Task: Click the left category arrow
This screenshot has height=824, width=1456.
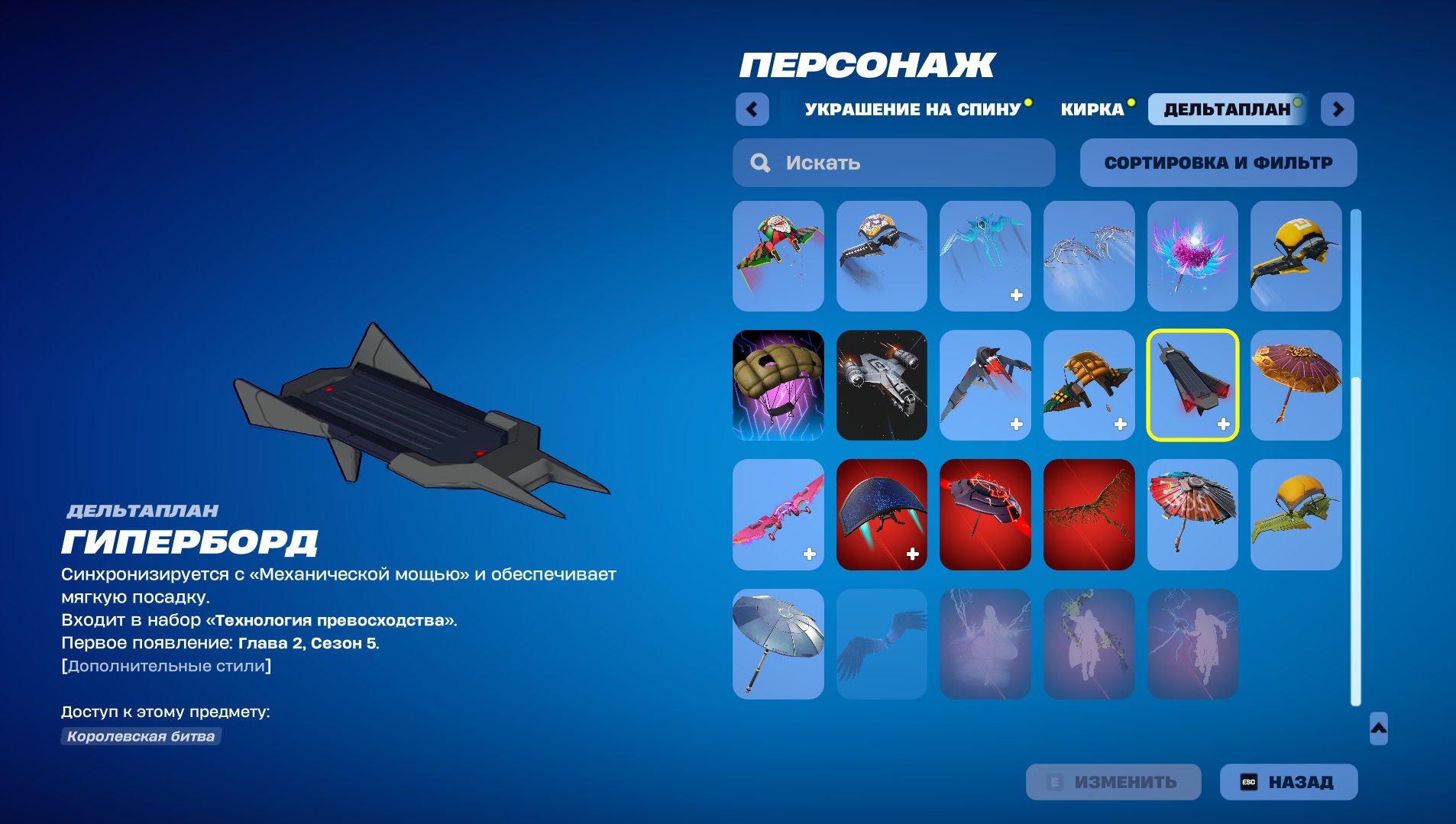Action: point(753,109)
